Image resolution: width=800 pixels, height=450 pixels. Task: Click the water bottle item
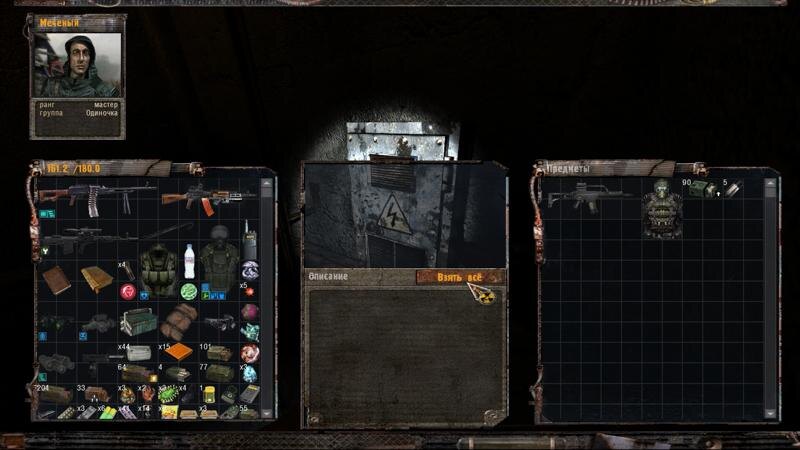[189, 260]
